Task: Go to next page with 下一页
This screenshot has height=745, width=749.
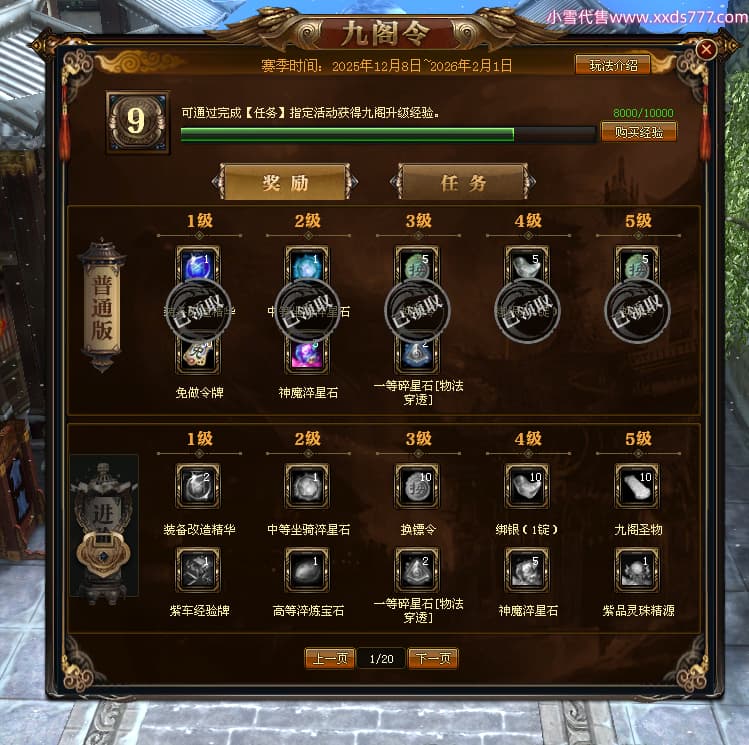Action: click(x=433, y=658)
